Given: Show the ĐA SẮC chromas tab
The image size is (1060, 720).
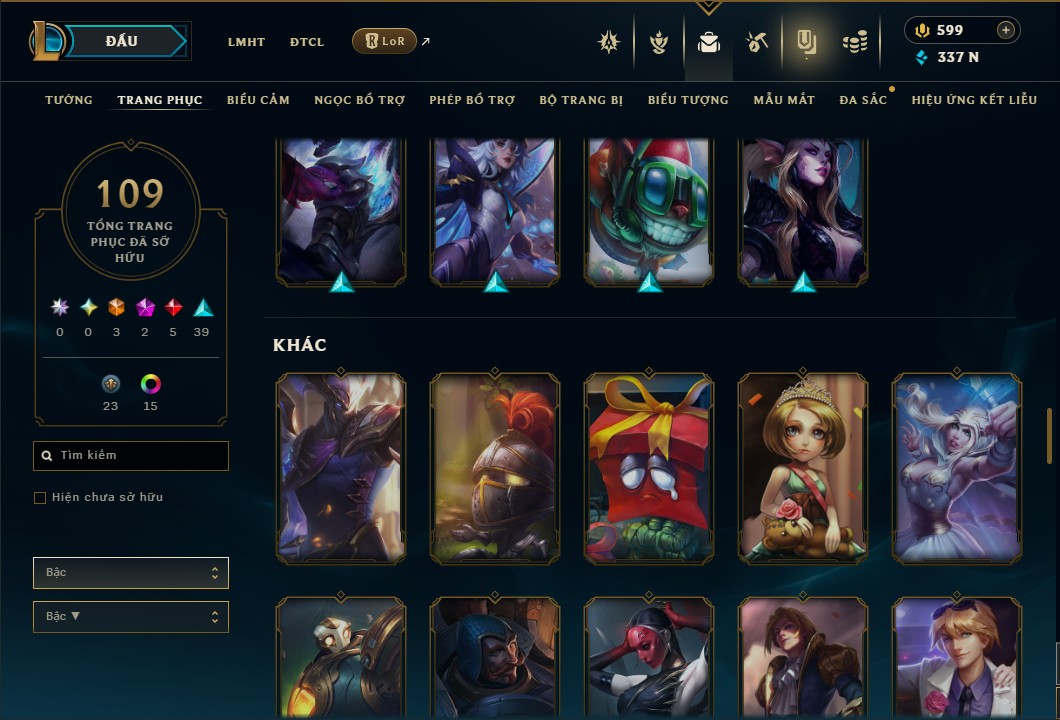Looking at the screenshot, I should click(x=863, y=100).
